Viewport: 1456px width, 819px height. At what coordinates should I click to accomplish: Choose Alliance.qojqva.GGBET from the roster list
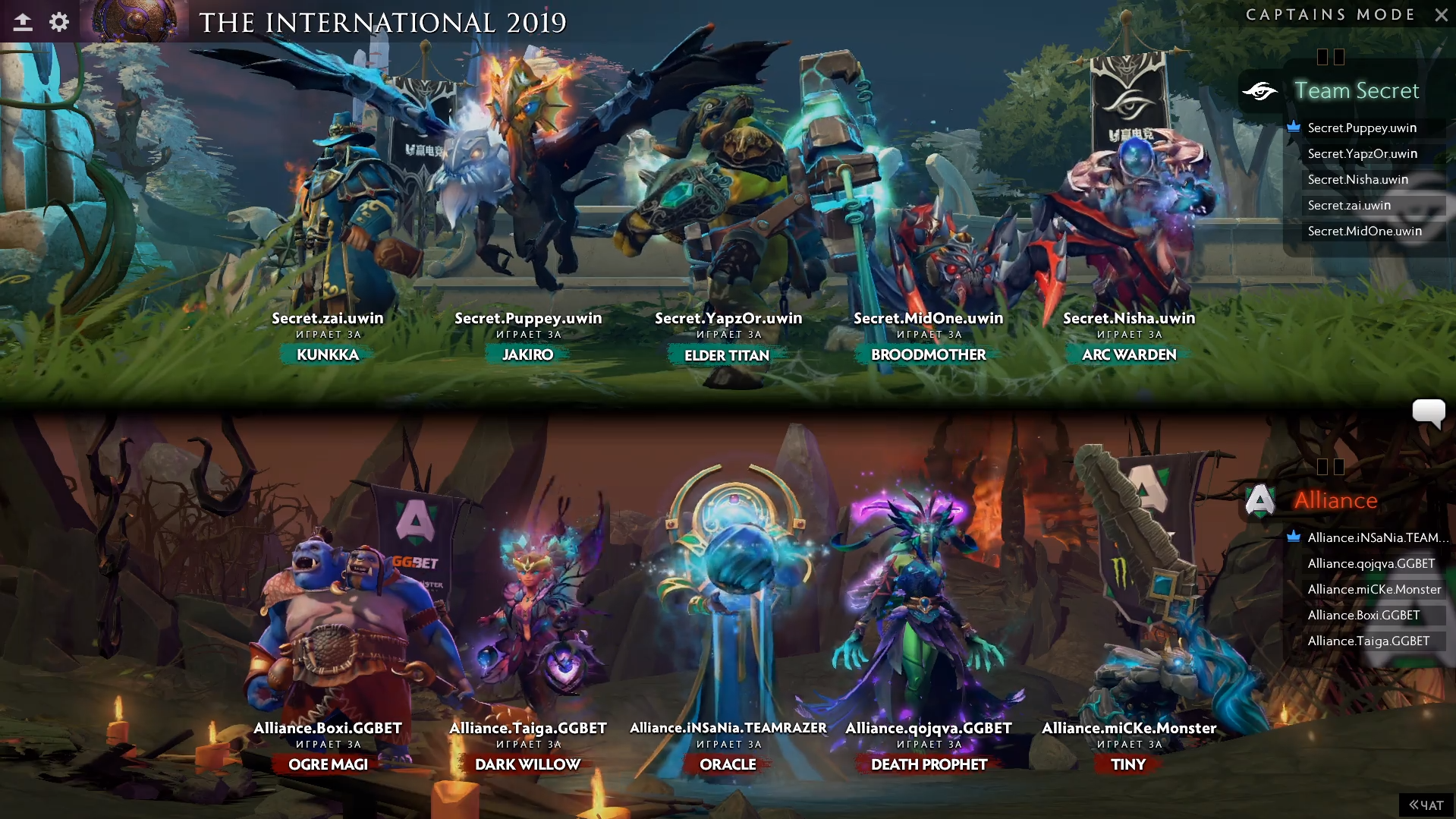[x=1371, y=563]
